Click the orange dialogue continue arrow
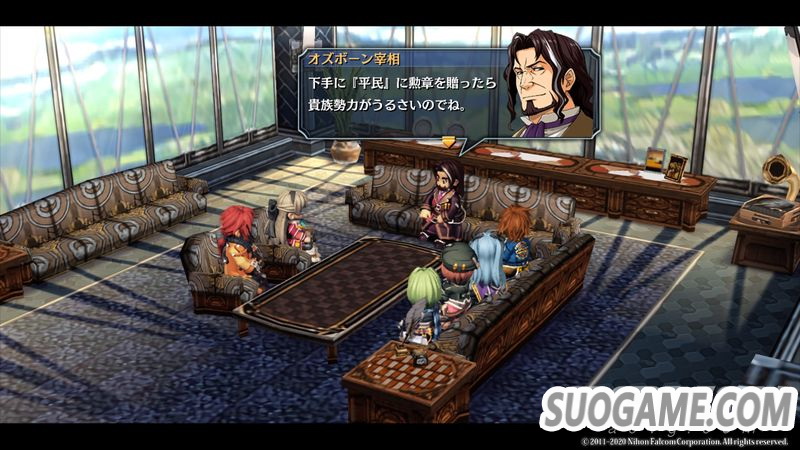This screenshot has width=800, height=450. pyautogui.click(x=448, y=142)
